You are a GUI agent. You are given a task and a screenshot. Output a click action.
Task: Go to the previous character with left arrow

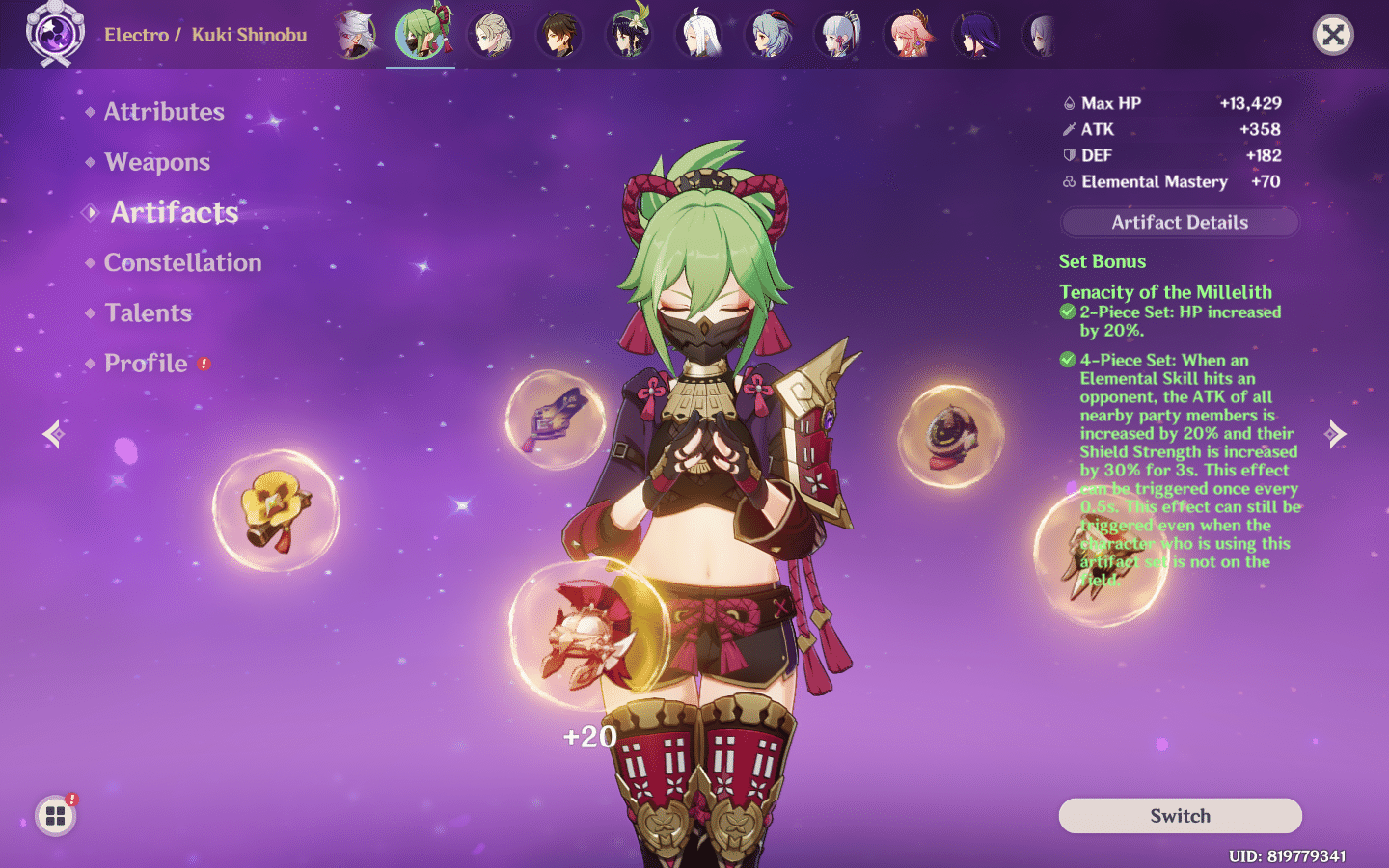tap(53, 434)
